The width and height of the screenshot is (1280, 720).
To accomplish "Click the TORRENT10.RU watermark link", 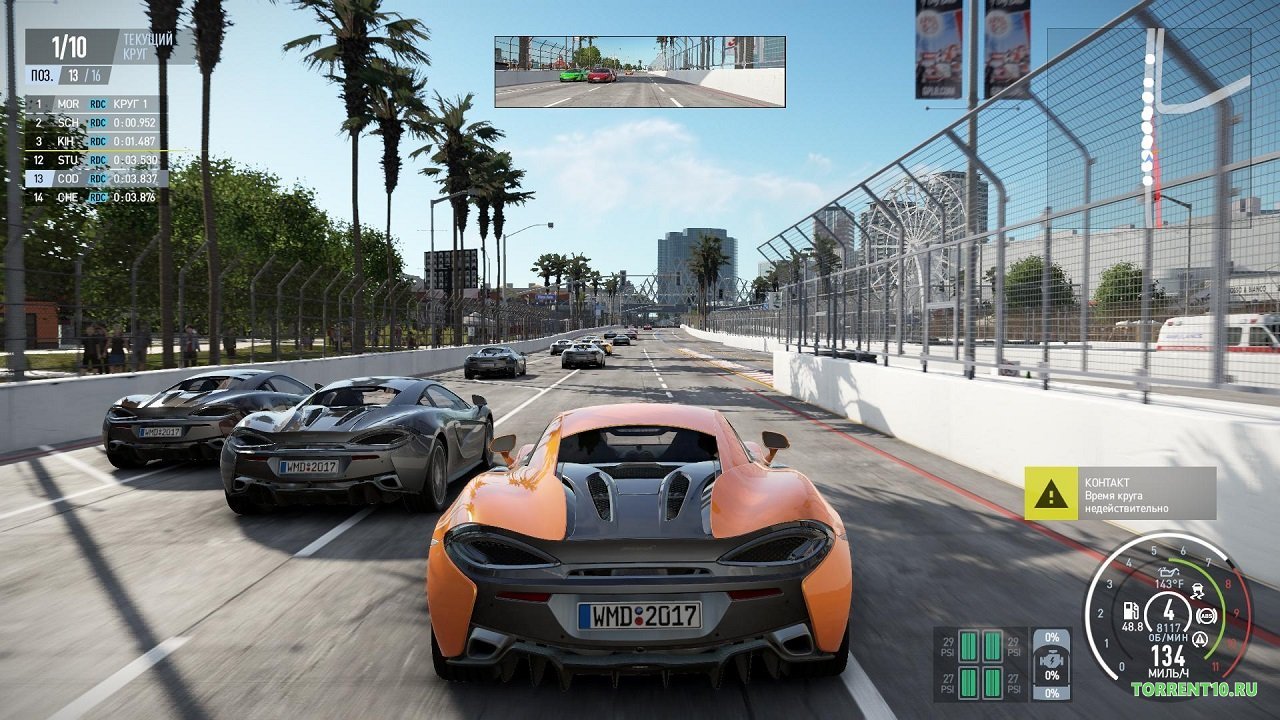I will coord(1196,688).
